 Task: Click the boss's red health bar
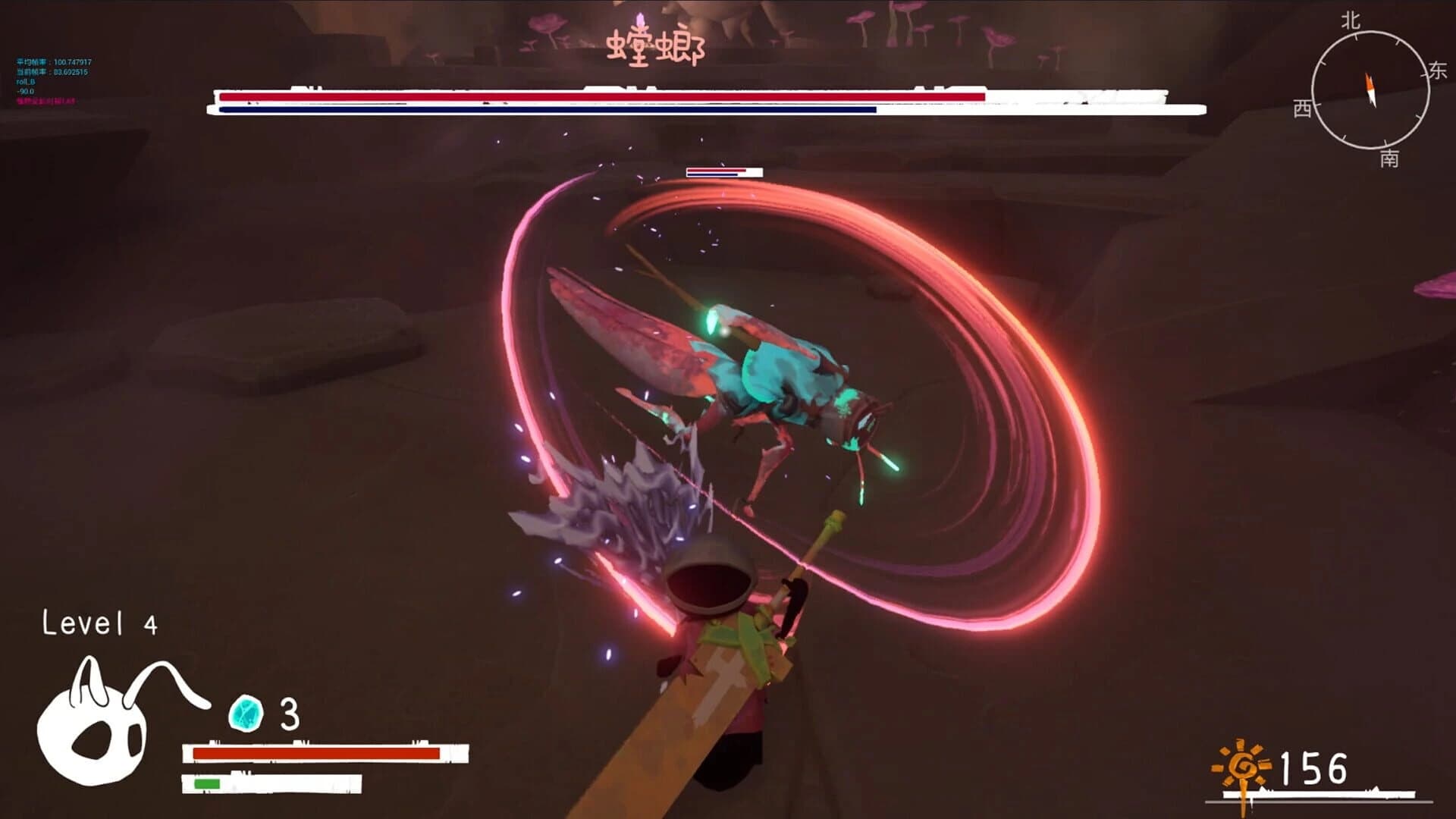[x=599, y=98]
